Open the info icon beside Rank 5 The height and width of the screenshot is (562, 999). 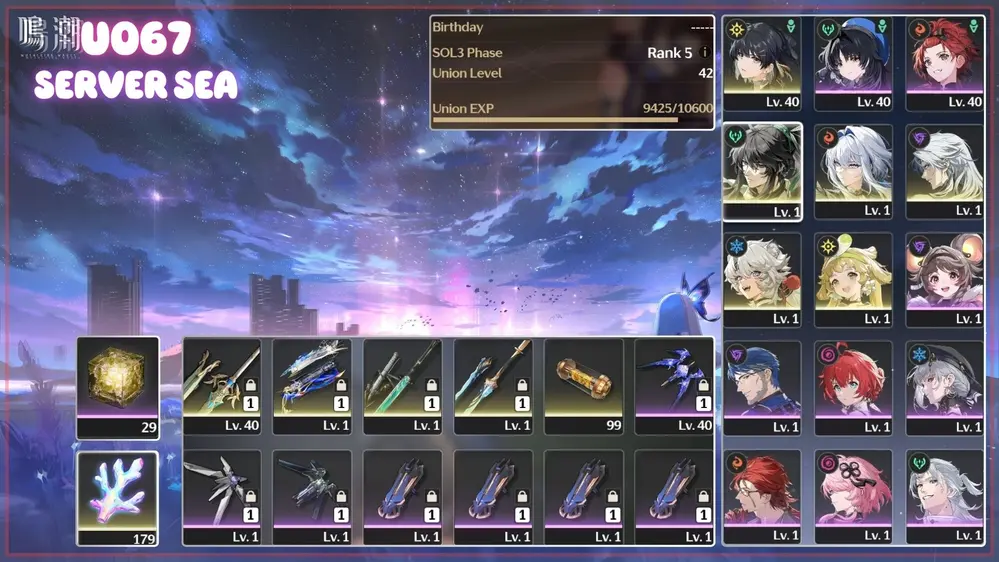coord(705,52)
